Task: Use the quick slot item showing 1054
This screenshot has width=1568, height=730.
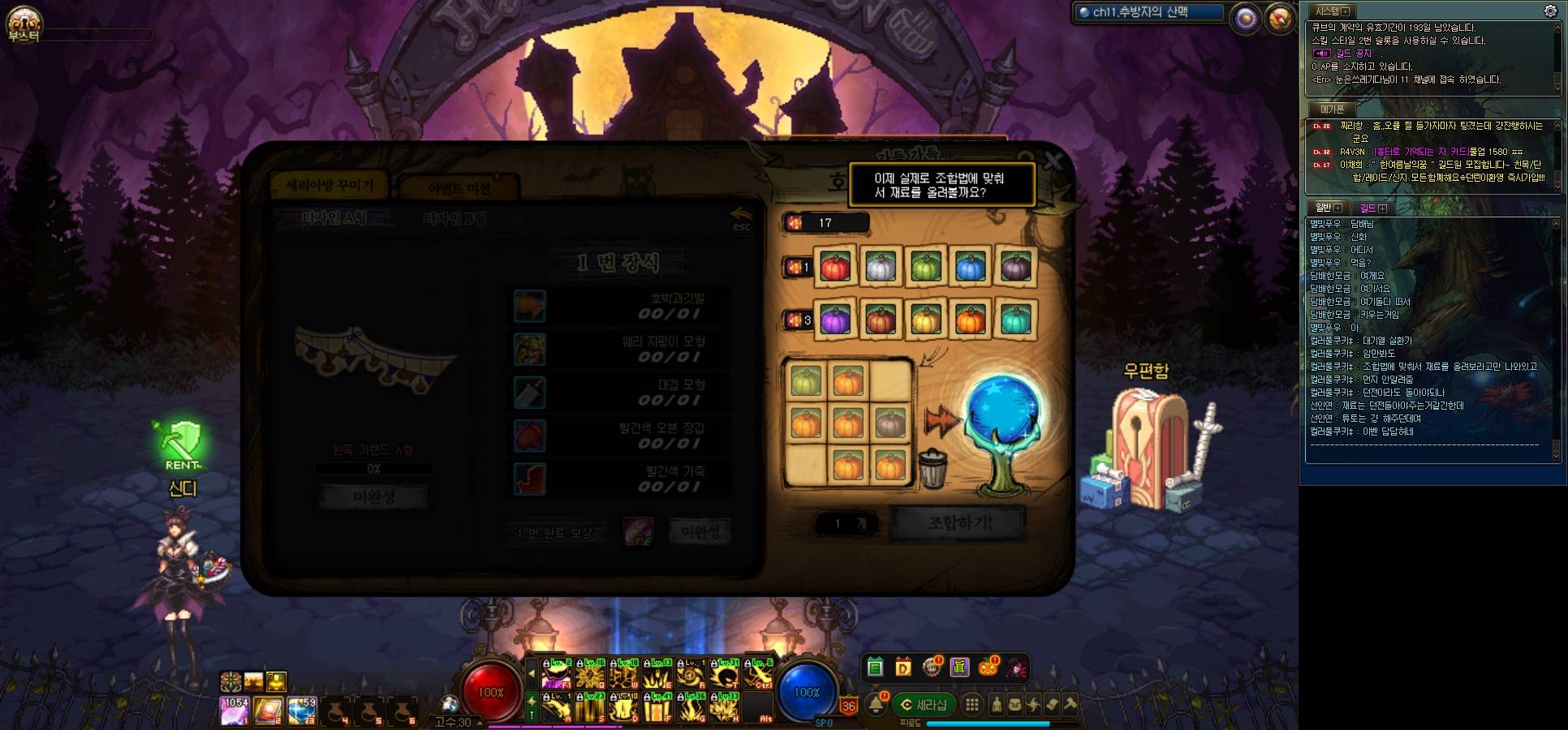Action: 235,711
